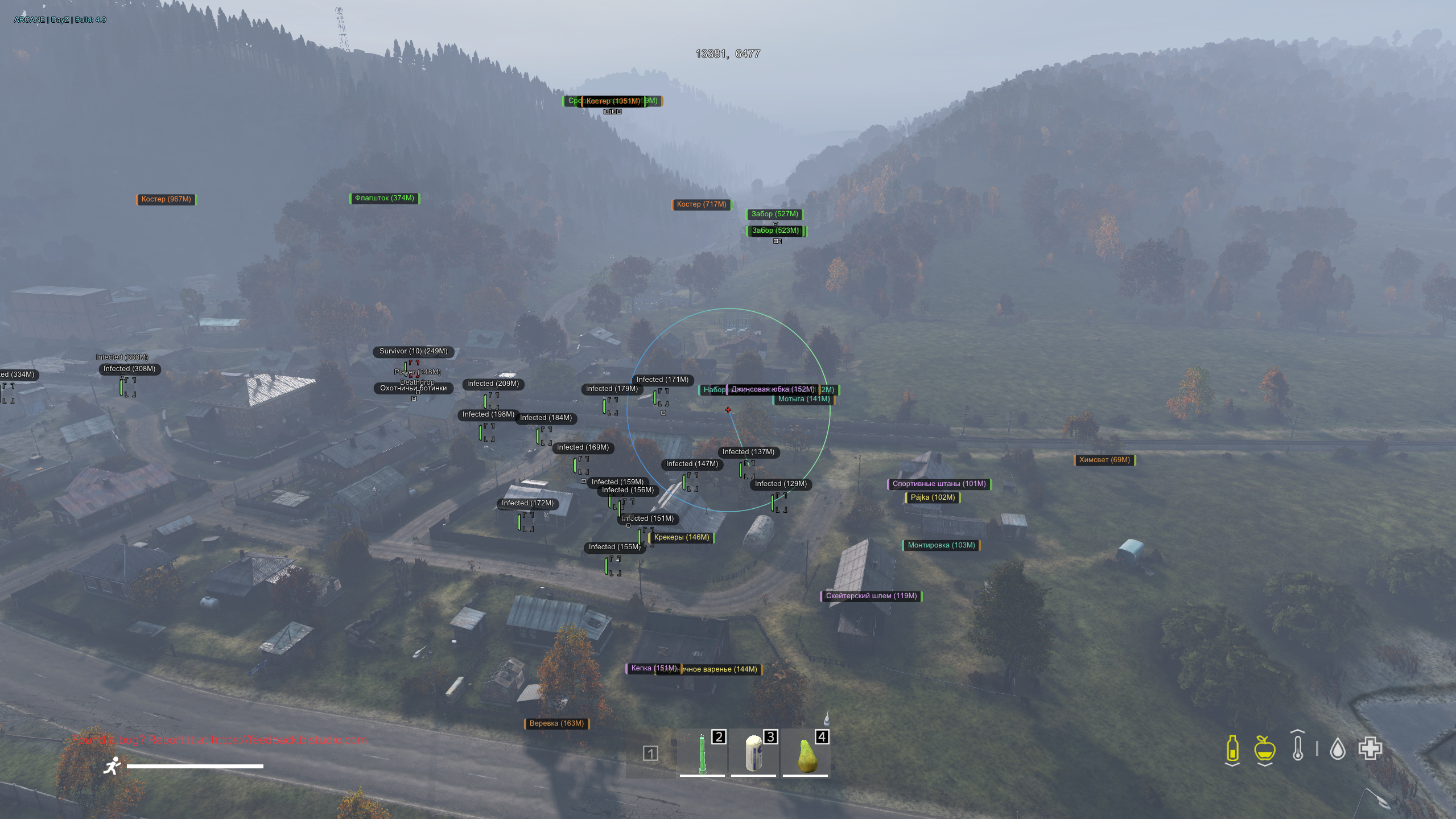The width and height of the screenshot is (1456, 819).
Task: Click the running stamina figure icon
Action: point(113,765)
